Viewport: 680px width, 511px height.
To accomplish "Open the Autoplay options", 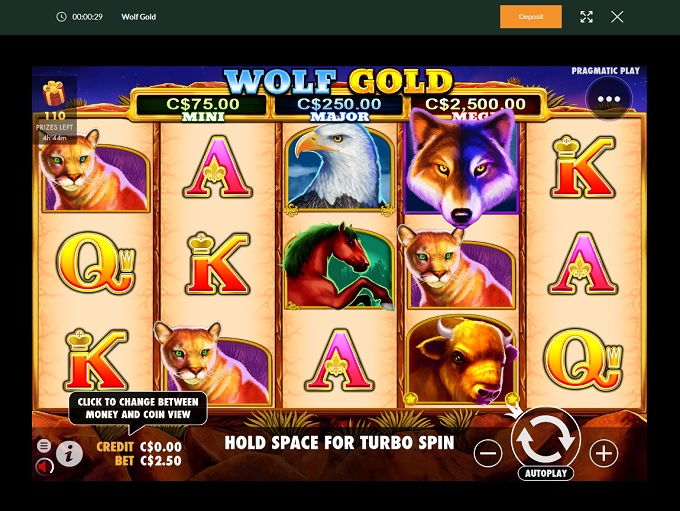I will pyautogui.click(x=546, y=473).
